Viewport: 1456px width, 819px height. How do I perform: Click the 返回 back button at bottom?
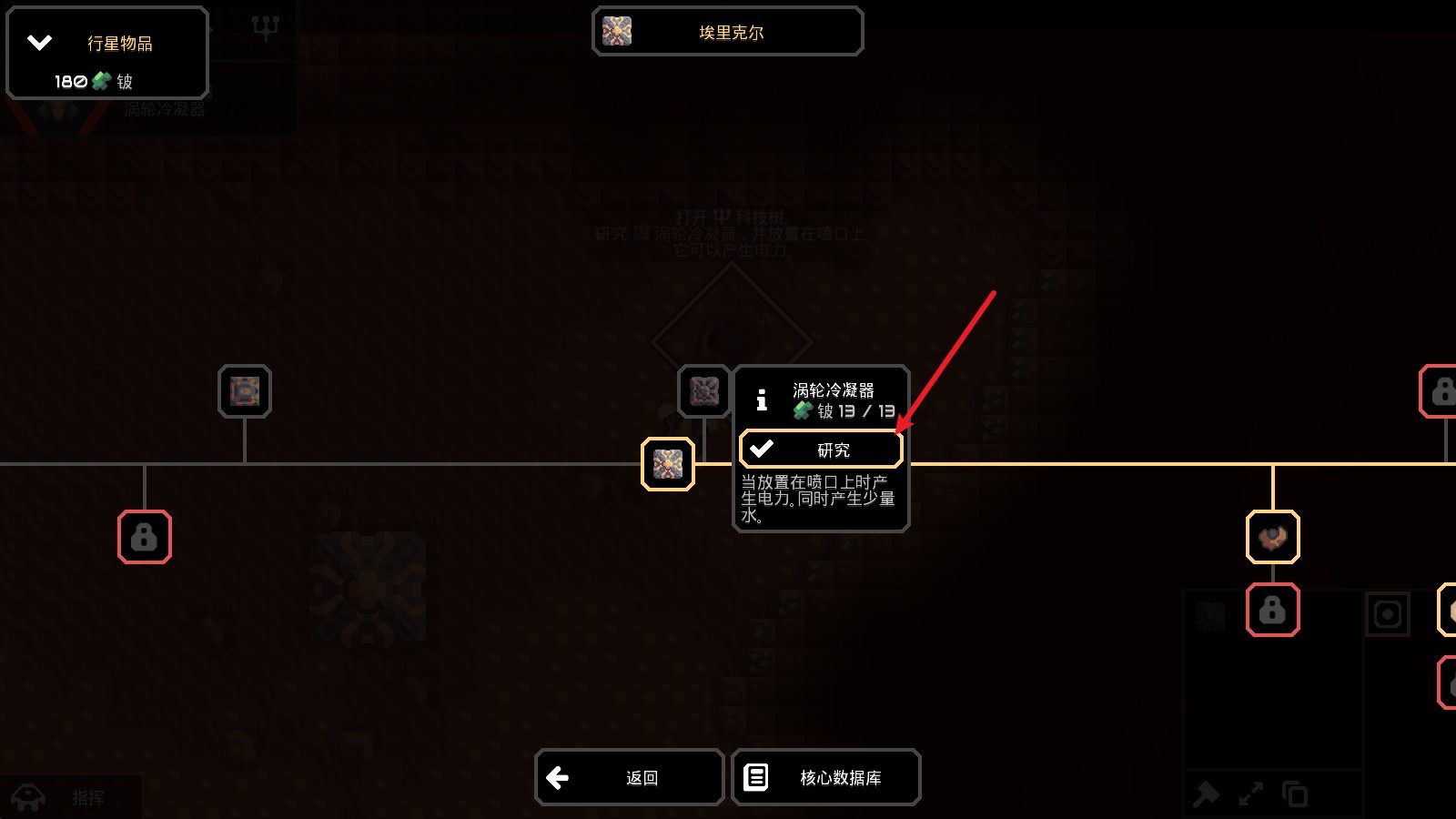click(x=629, y=777)
